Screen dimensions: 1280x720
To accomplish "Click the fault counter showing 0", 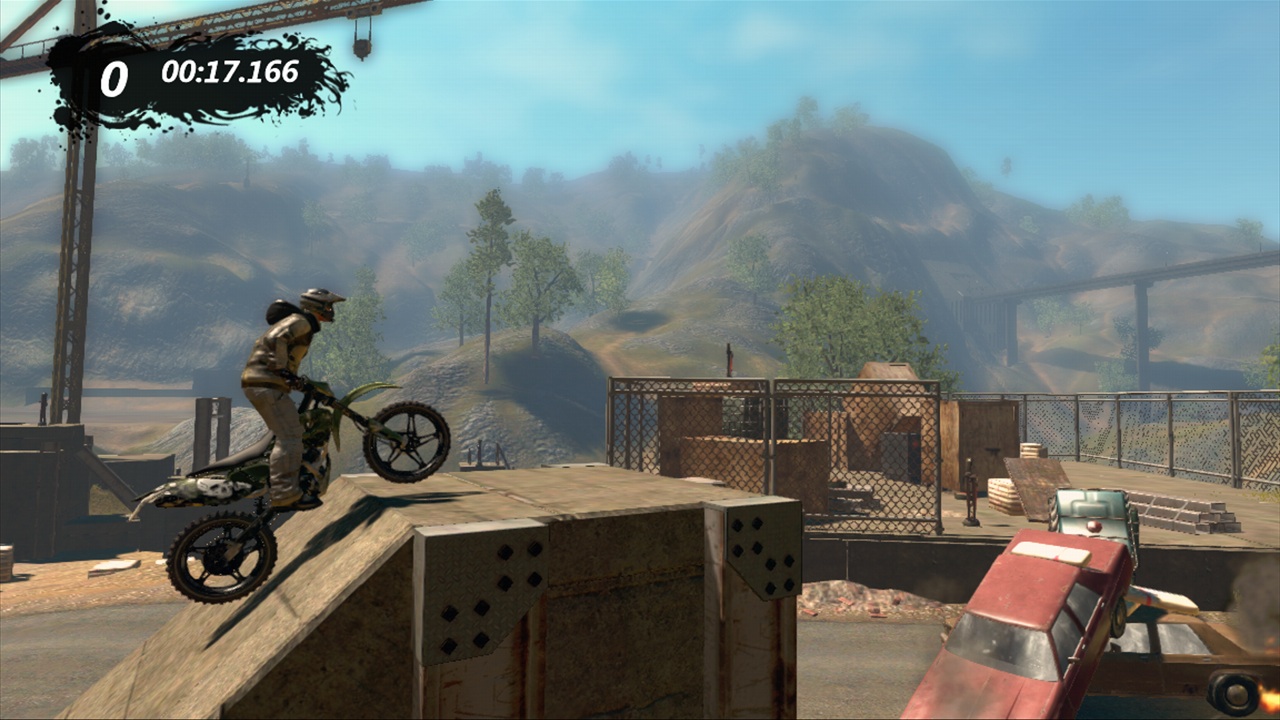I will 113,74.
